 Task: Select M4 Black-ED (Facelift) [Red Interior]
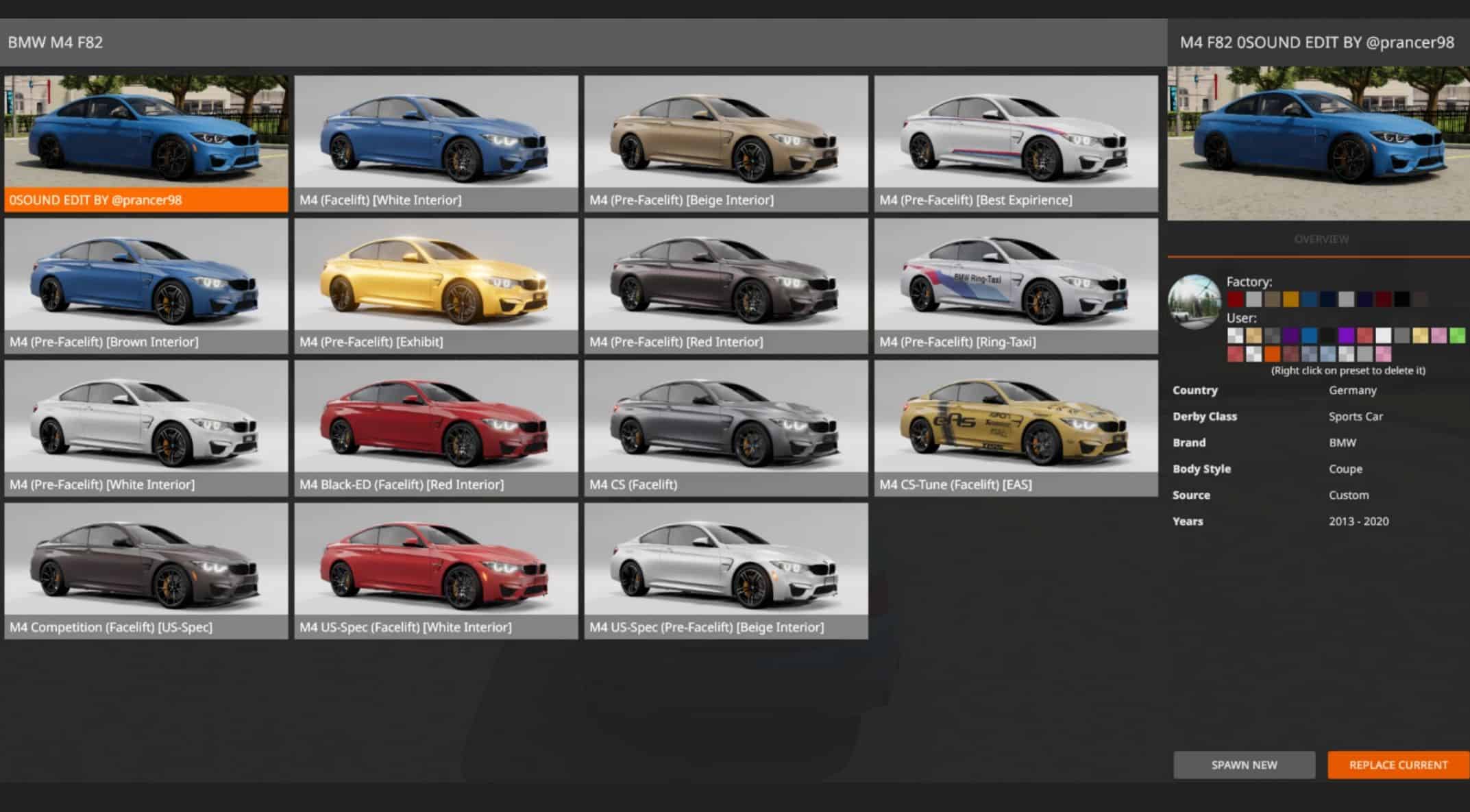coord(436,428)
